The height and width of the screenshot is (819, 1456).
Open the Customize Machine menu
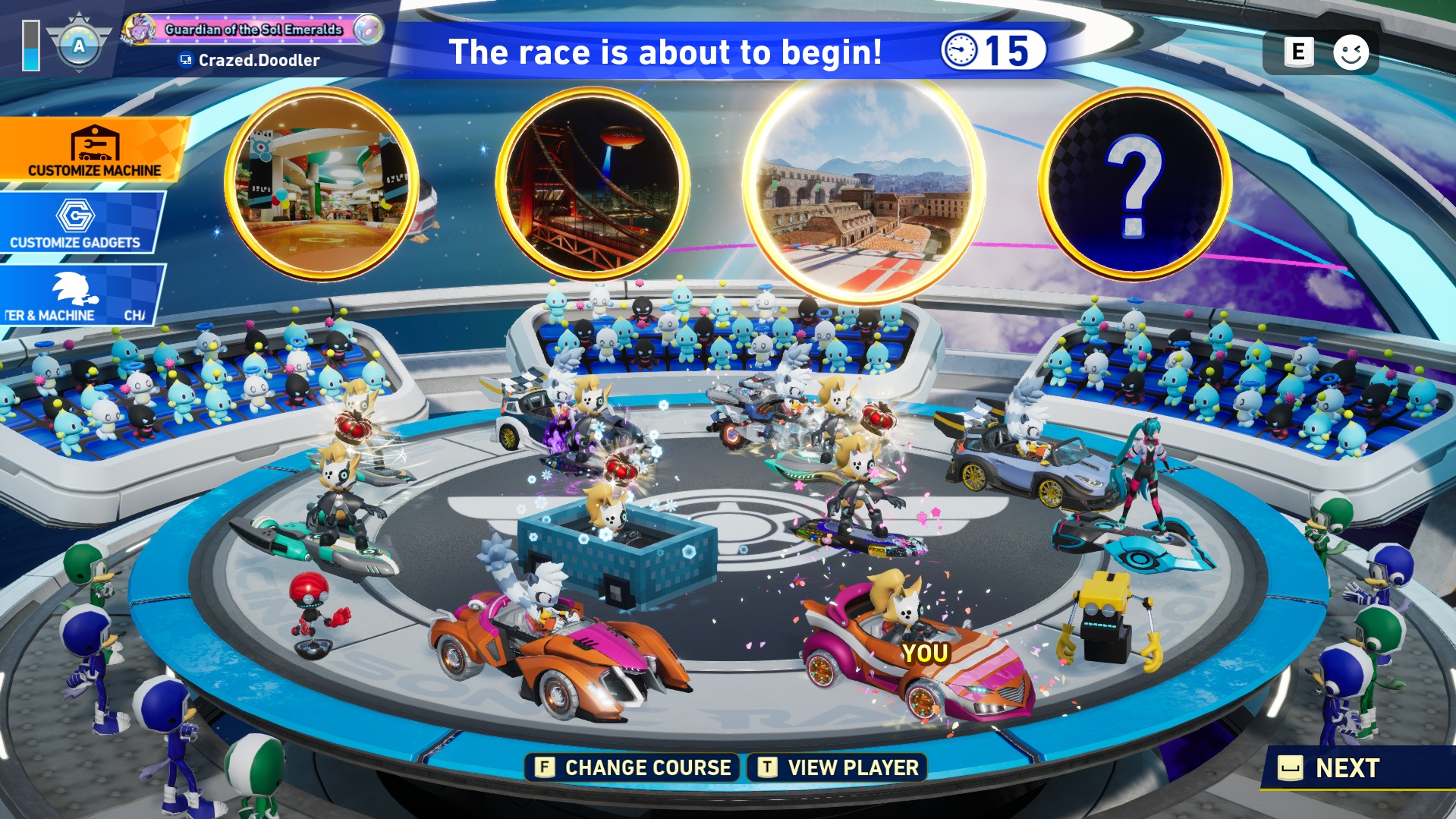point(93,150)
